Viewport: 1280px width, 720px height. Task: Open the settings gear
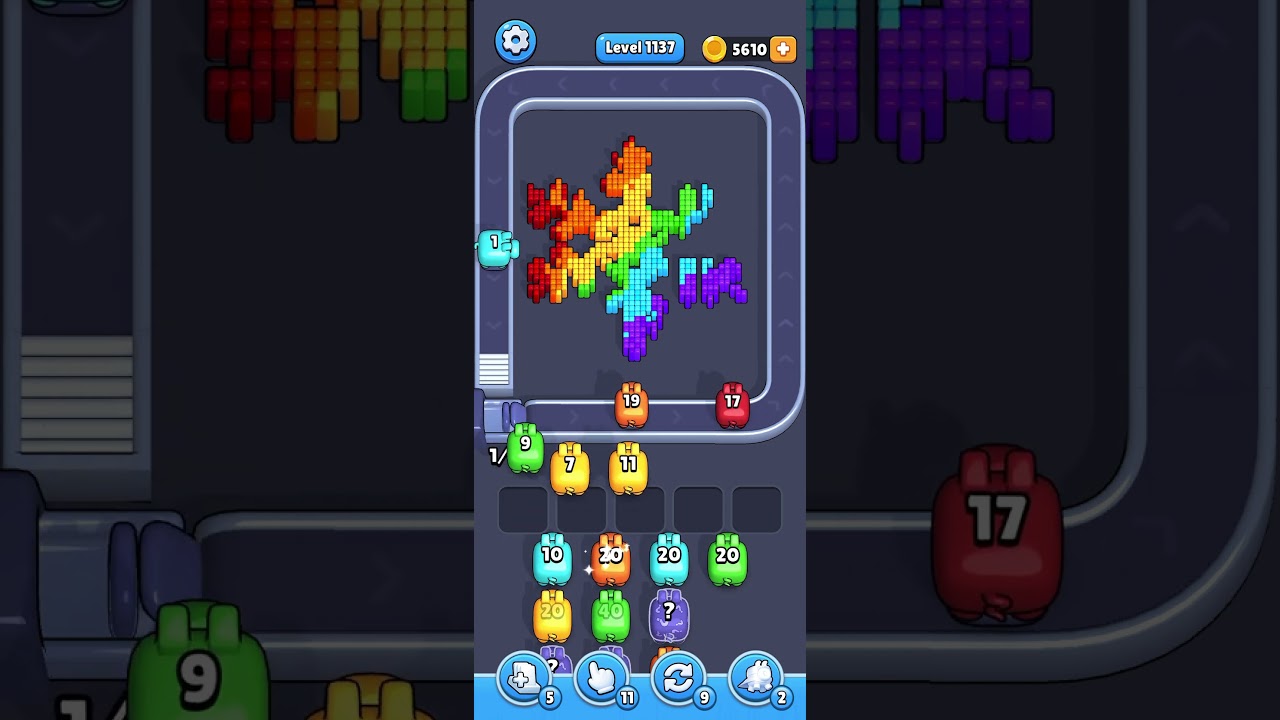(516, 41)
